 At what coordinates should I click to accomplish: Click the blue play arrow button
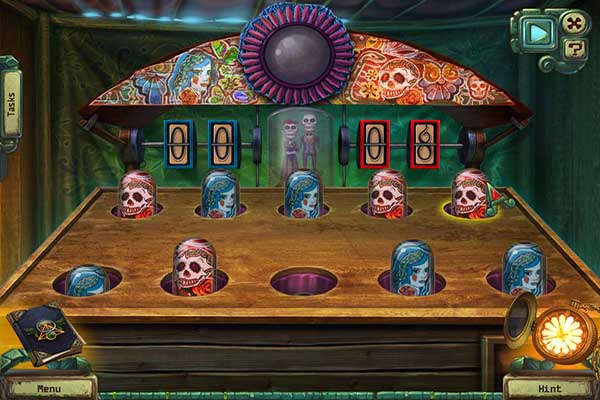[x=539, y=33]
